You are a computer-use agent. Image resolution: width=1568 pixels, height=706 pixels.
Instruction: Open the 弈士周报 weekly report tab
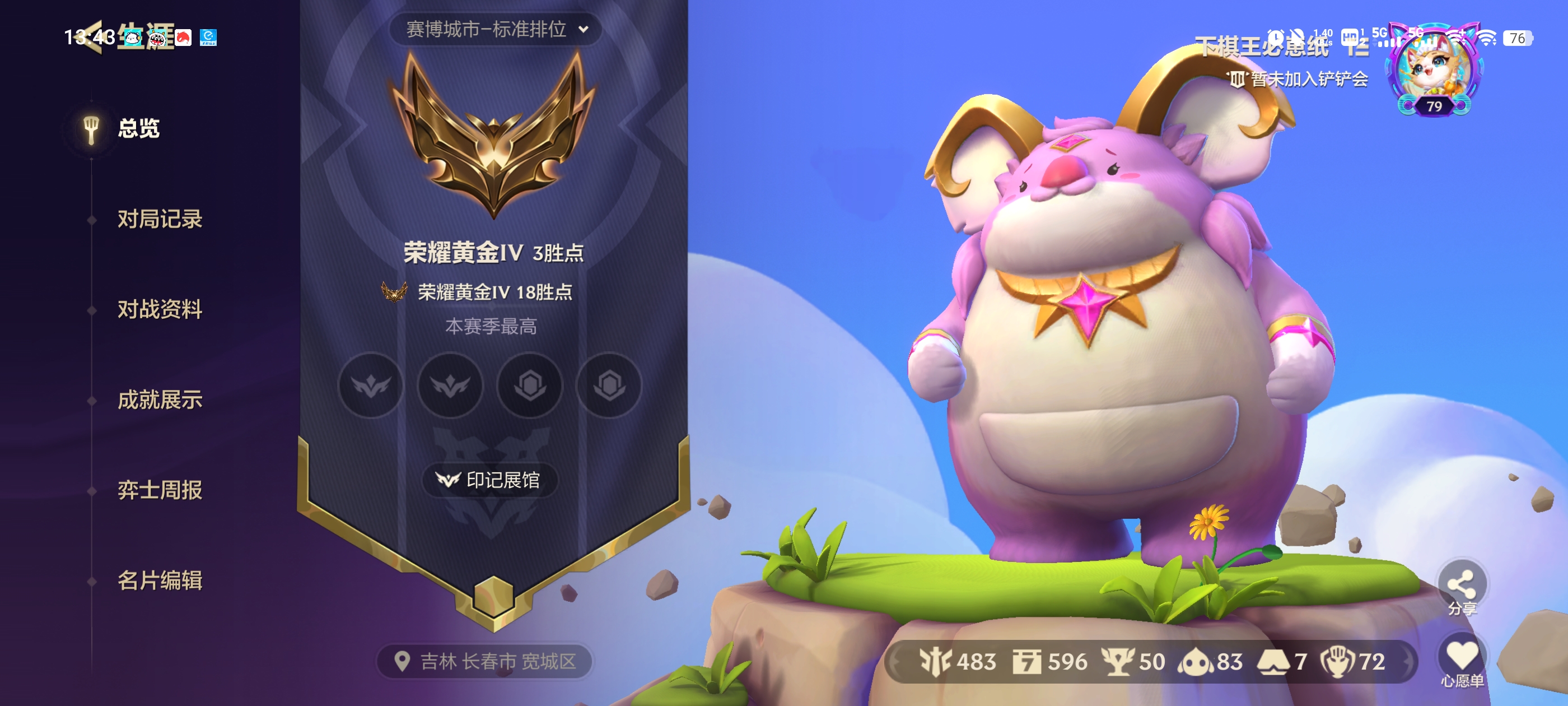(x=160, y=490)
